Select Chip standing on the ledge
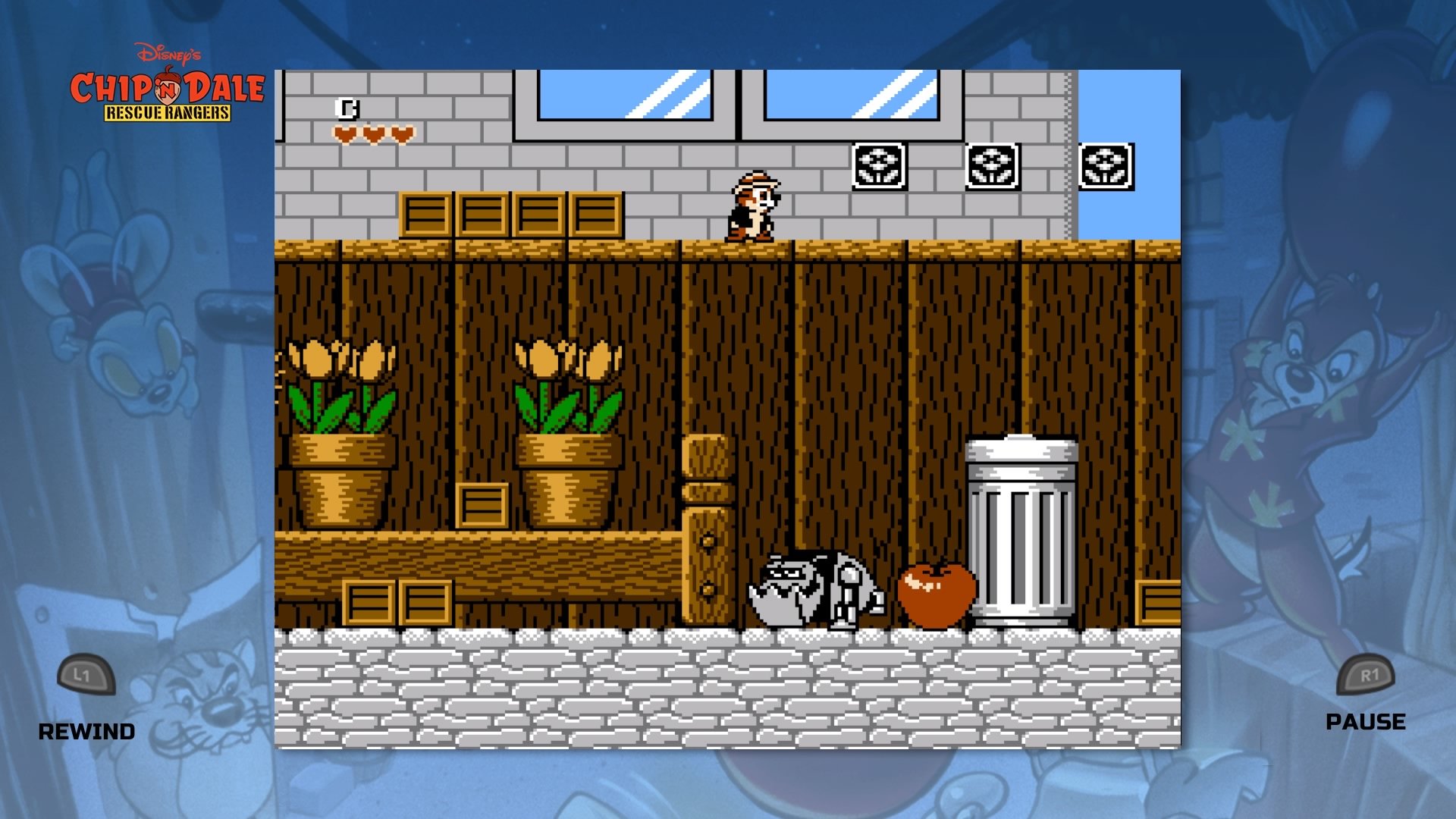 coord(755,205)
